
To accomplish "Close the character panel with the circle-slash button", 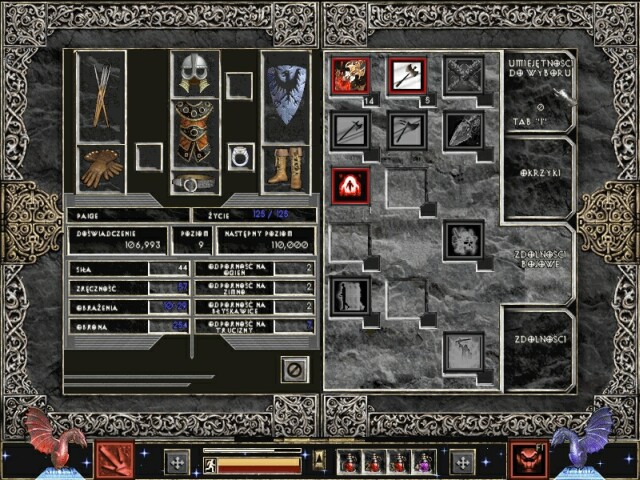I will point(295,369).
